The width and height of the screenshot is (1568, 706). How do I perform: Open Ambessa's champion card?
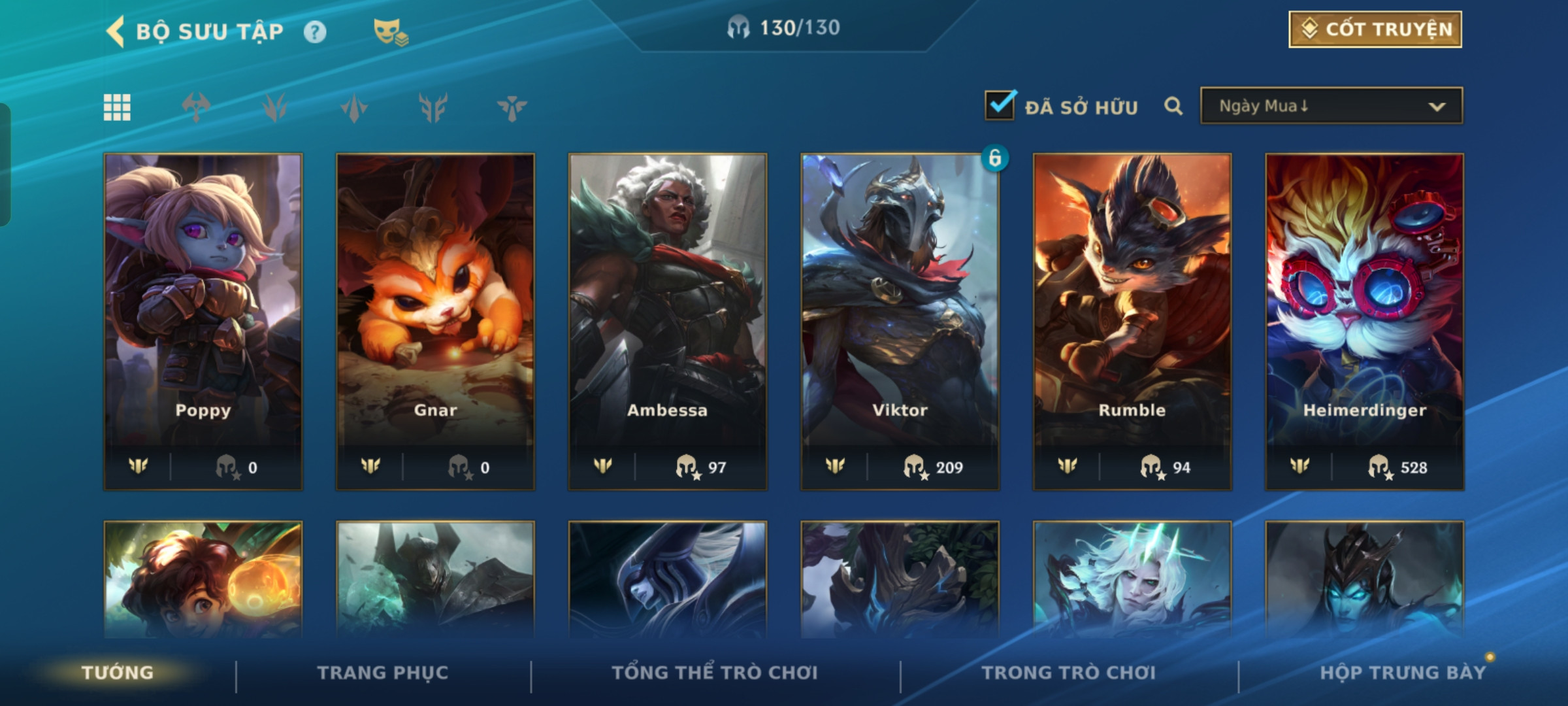(668, 321)
